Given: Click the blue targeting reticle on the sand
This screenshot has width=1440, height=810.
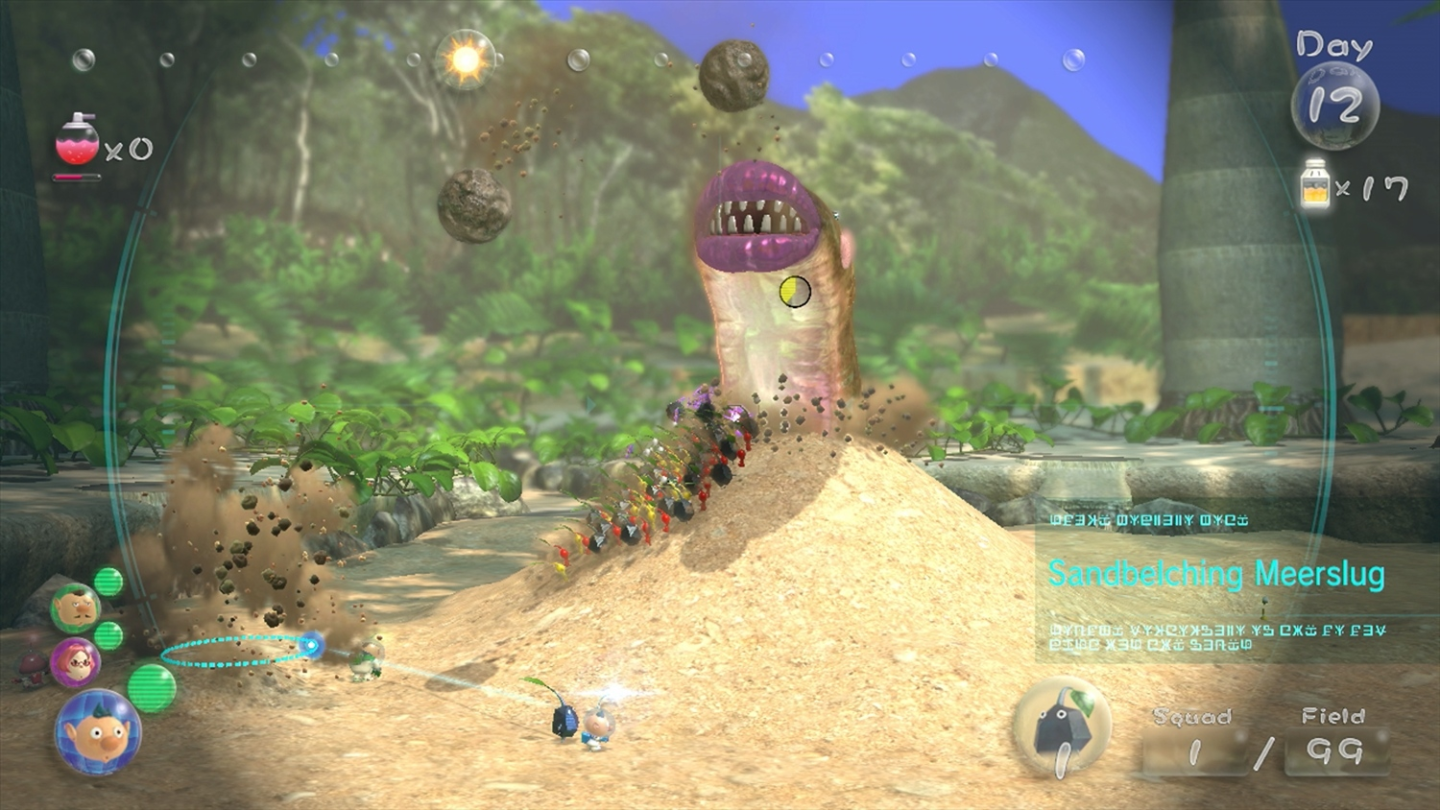Looking at the screenshot, I should pos(311,647).
